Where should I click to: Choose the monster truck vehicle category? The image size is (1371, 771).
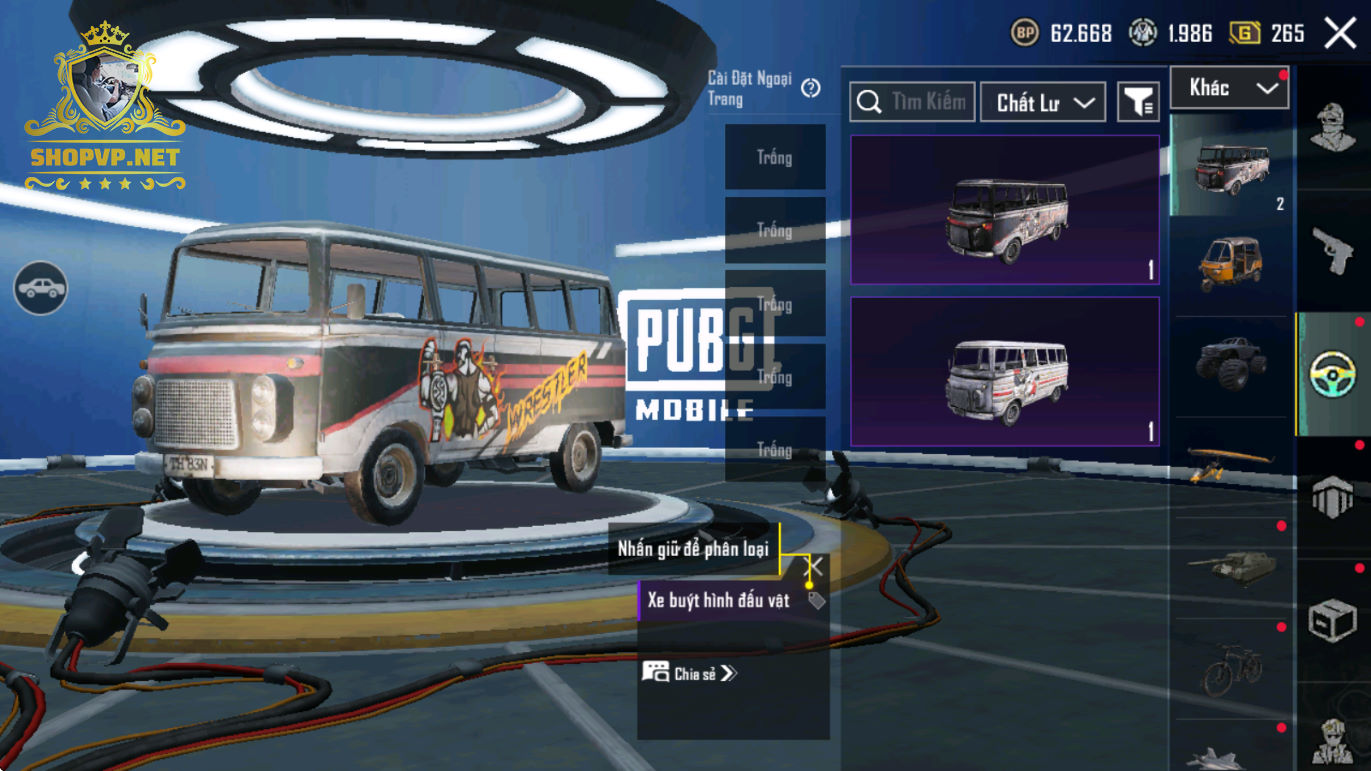(1231, 364)
